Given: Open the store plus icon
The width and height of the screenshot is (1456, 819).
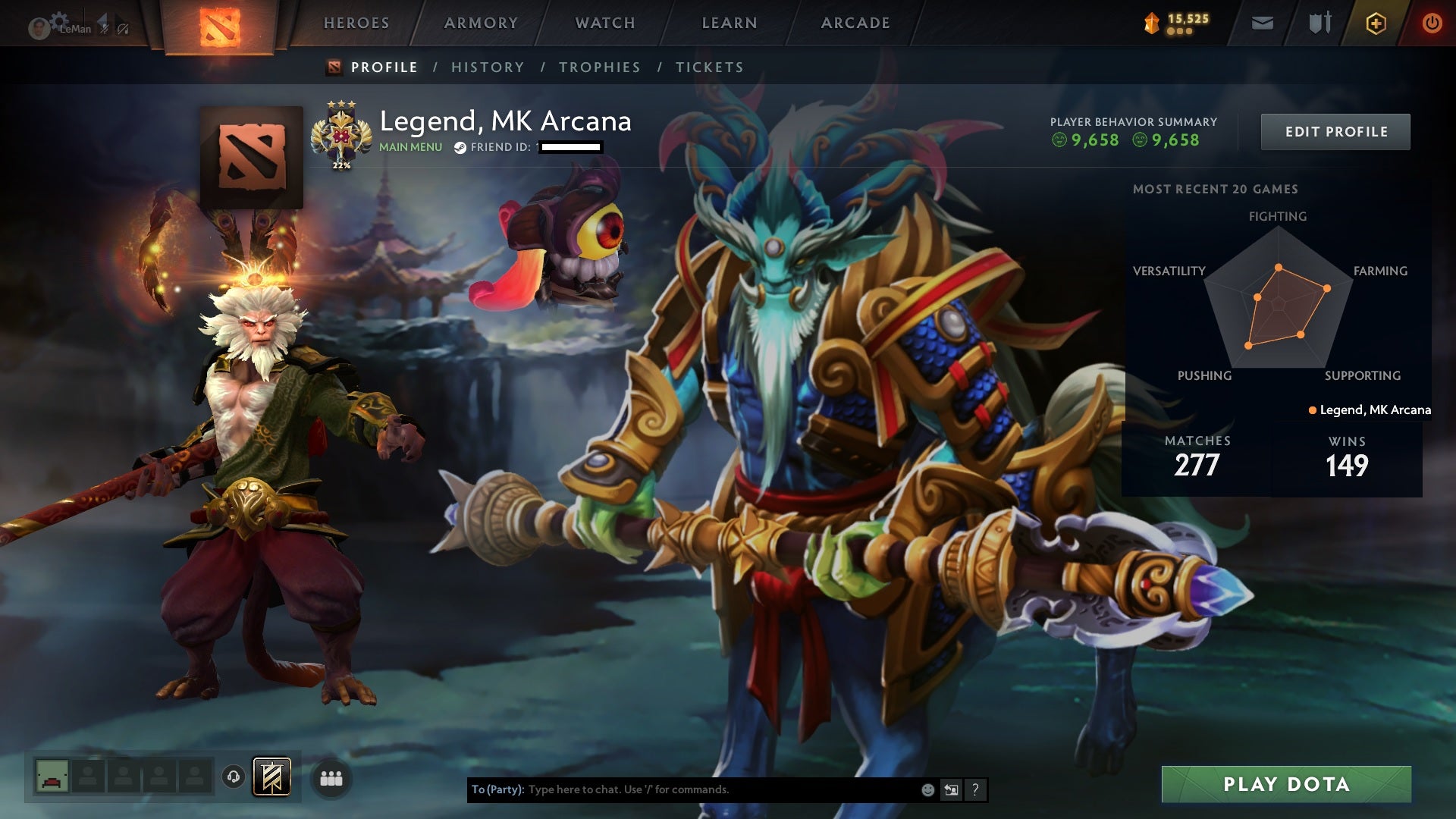Looking at the screenshot, I should 1376,23.
